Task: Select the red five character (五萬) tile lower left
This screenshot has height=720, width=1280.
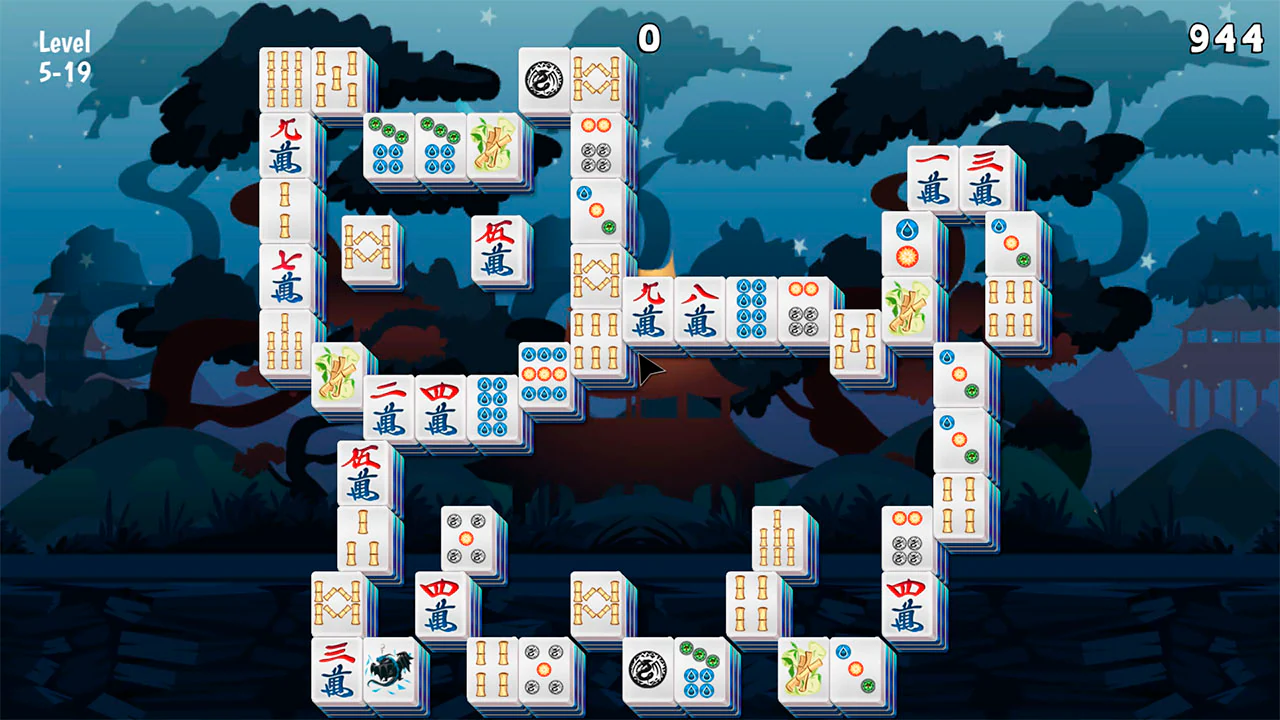Action: (363, 470)
